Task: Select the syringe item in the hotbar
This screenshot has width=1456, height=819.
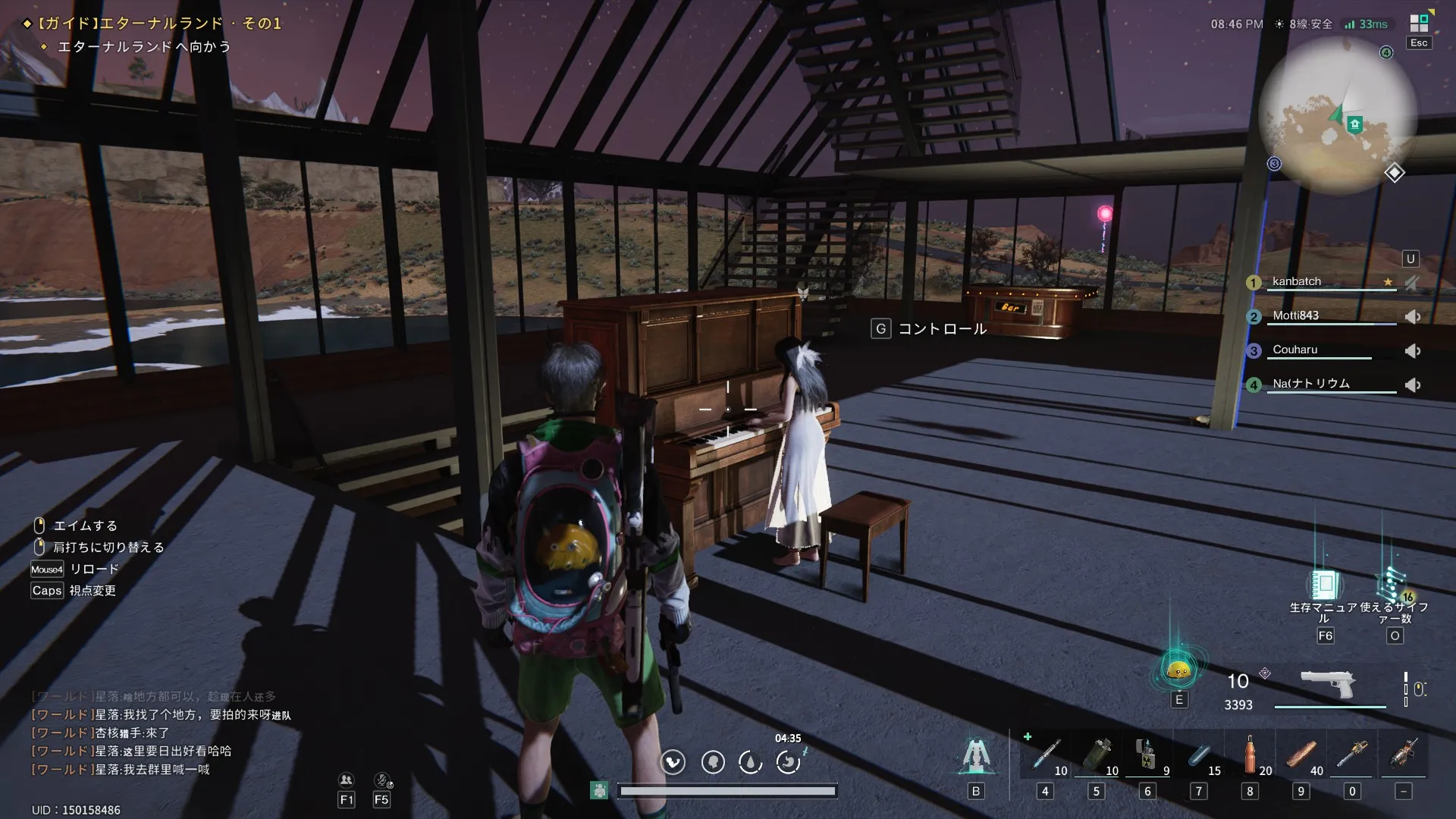Action: [1046, 755]
